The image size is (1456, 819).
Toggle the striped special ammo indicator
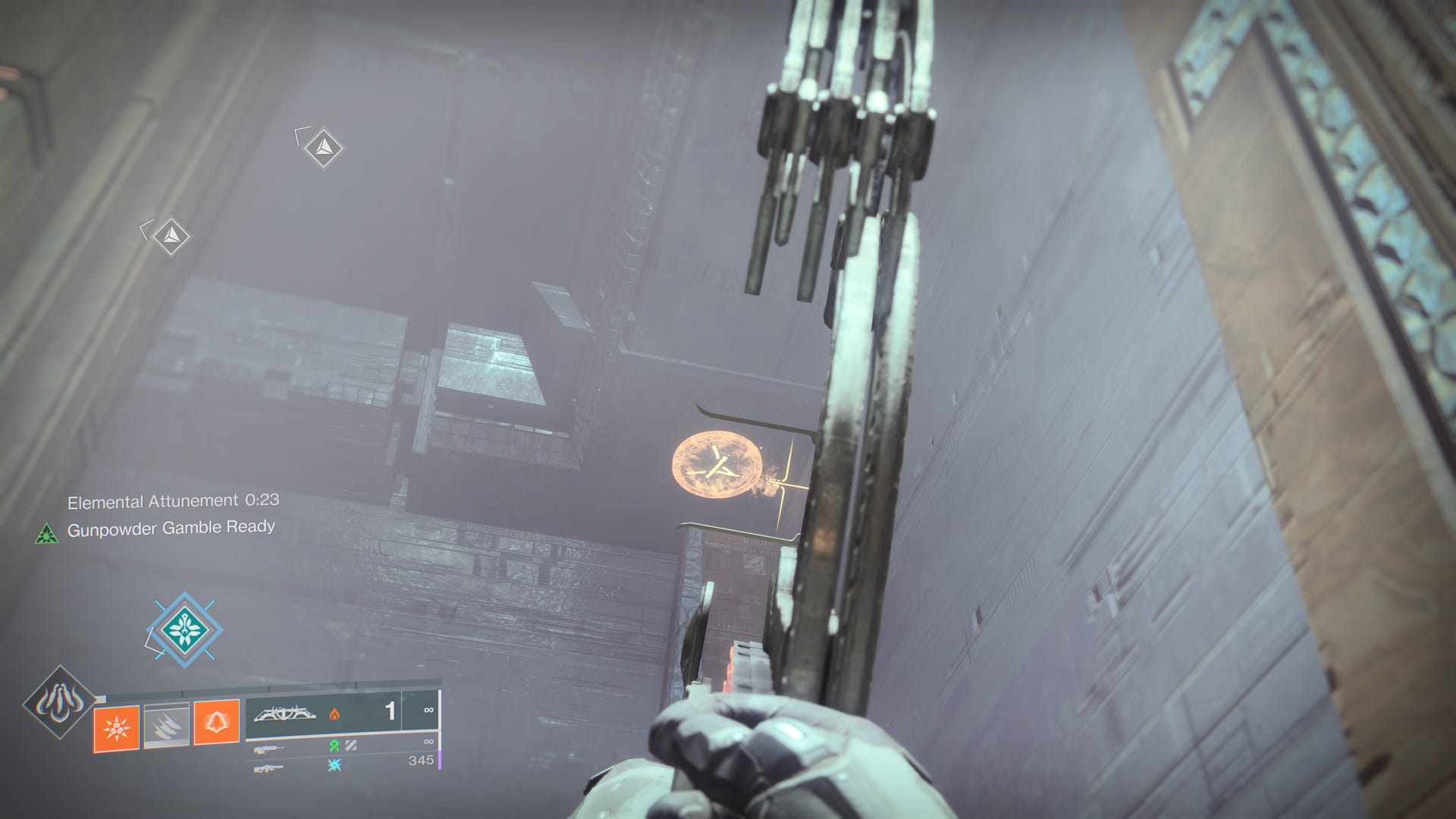pyautogui.click(x=350, y=745)
